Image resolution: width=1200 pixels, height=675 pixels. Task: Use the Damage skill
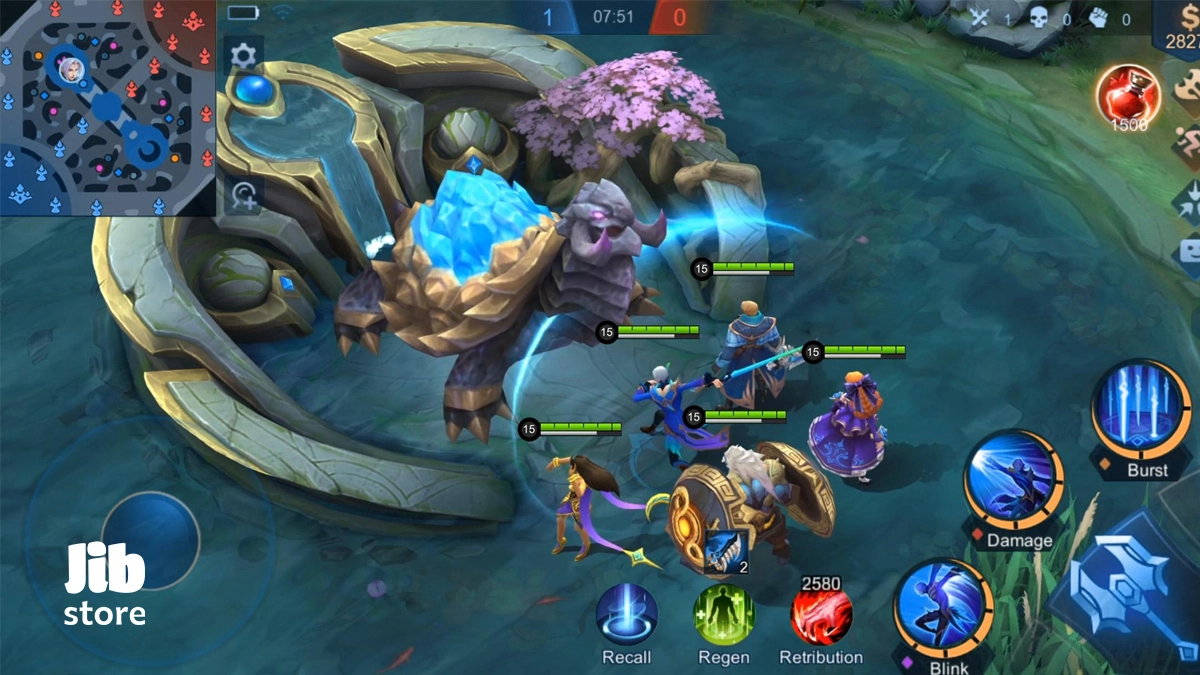(1013, 480)
